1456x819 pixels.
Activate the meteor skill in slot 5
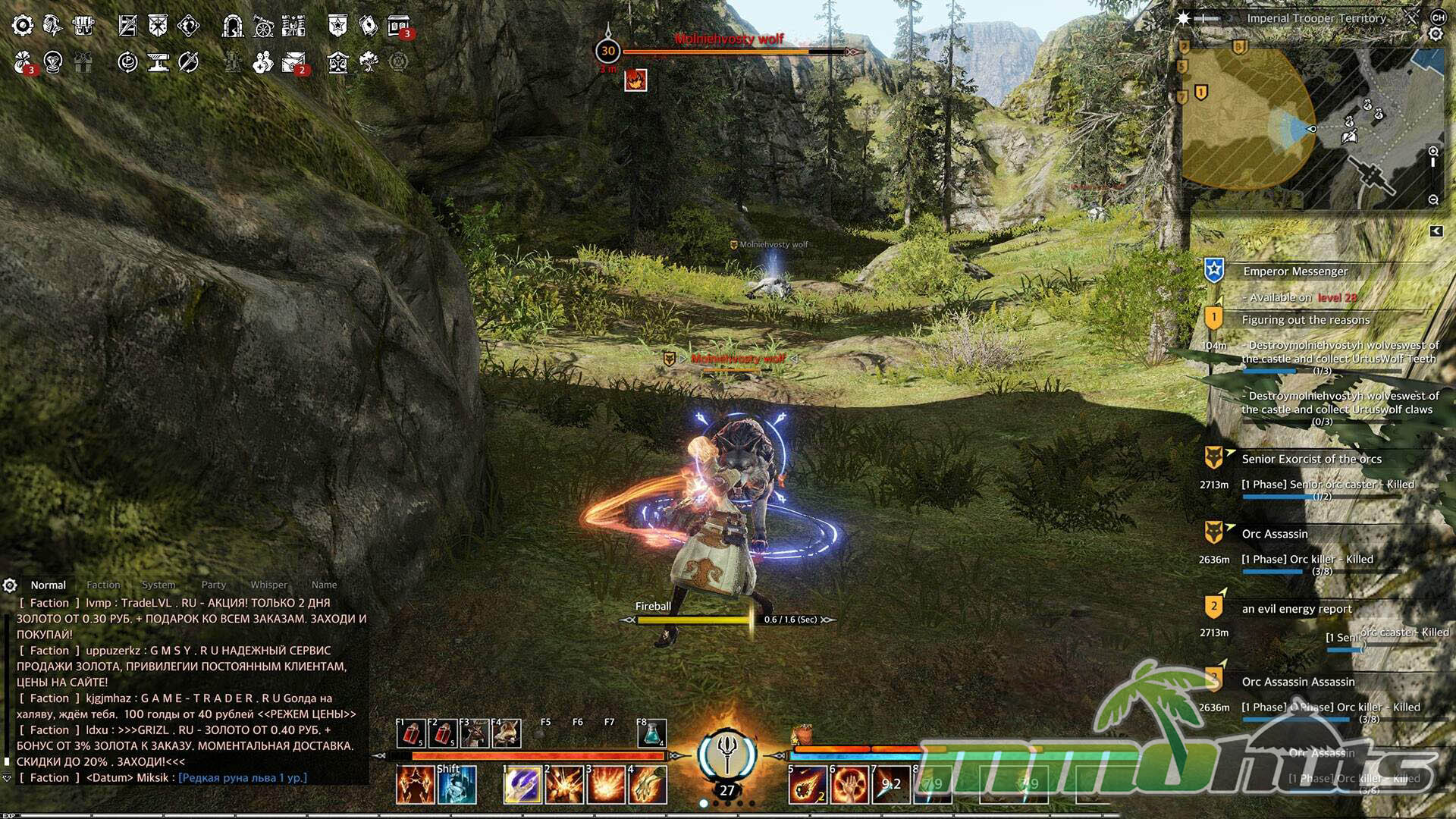(807, 785)
